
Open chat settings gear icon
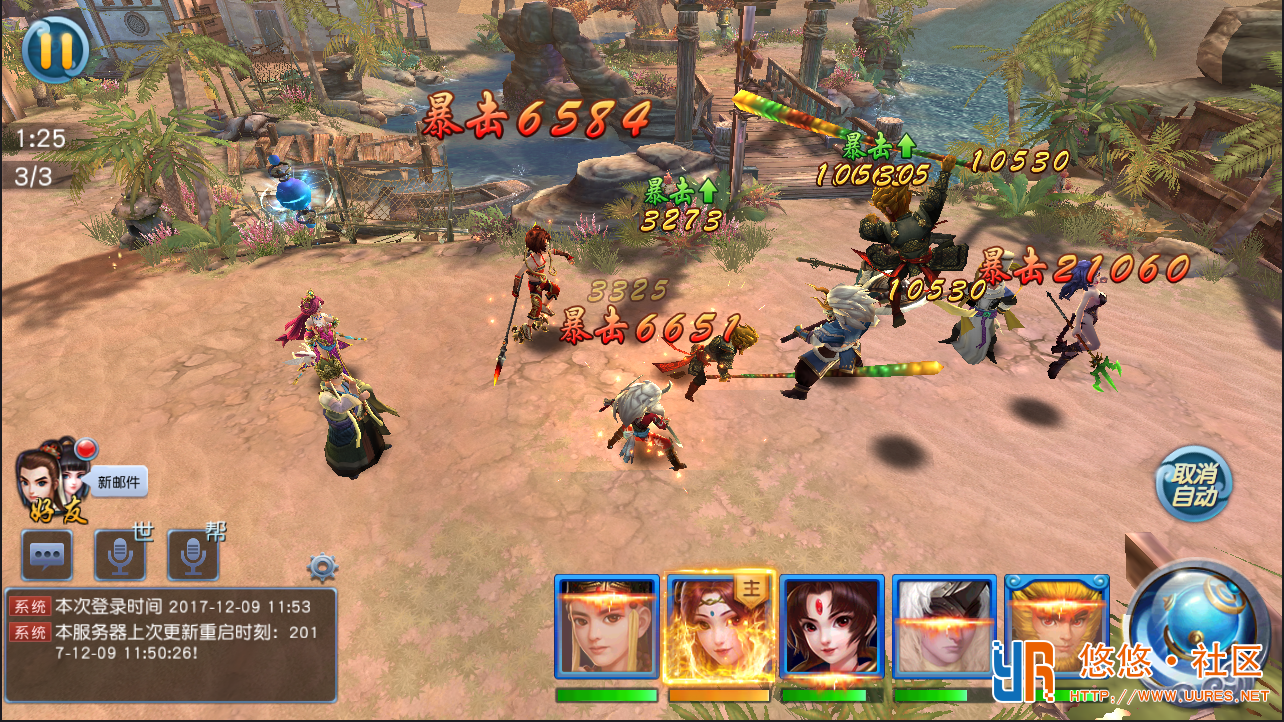pyautogui.click(x=322, y=567)
